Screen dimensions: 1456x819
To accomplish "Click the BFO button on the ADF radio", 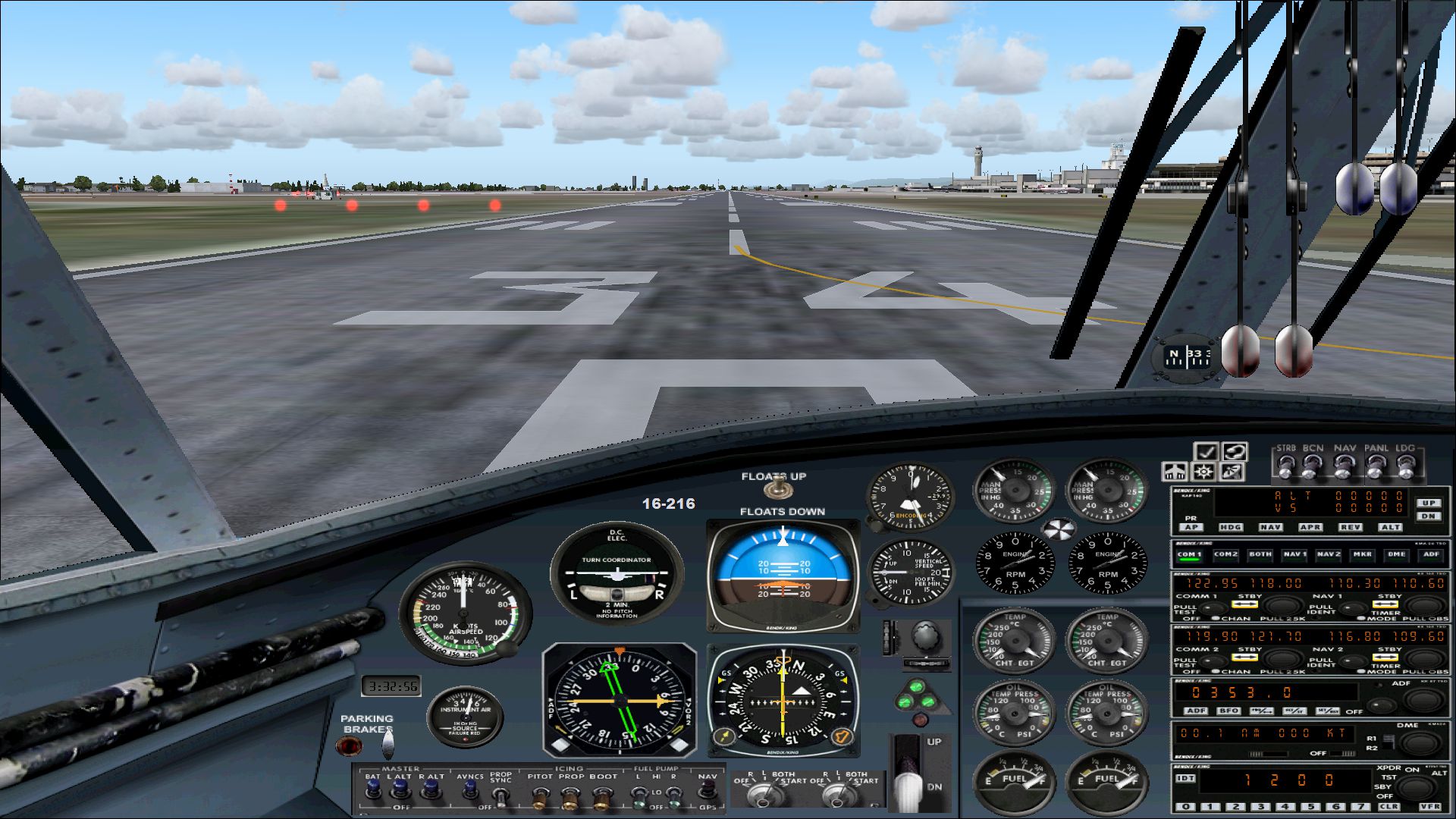I will click(x=1228, y=711).
